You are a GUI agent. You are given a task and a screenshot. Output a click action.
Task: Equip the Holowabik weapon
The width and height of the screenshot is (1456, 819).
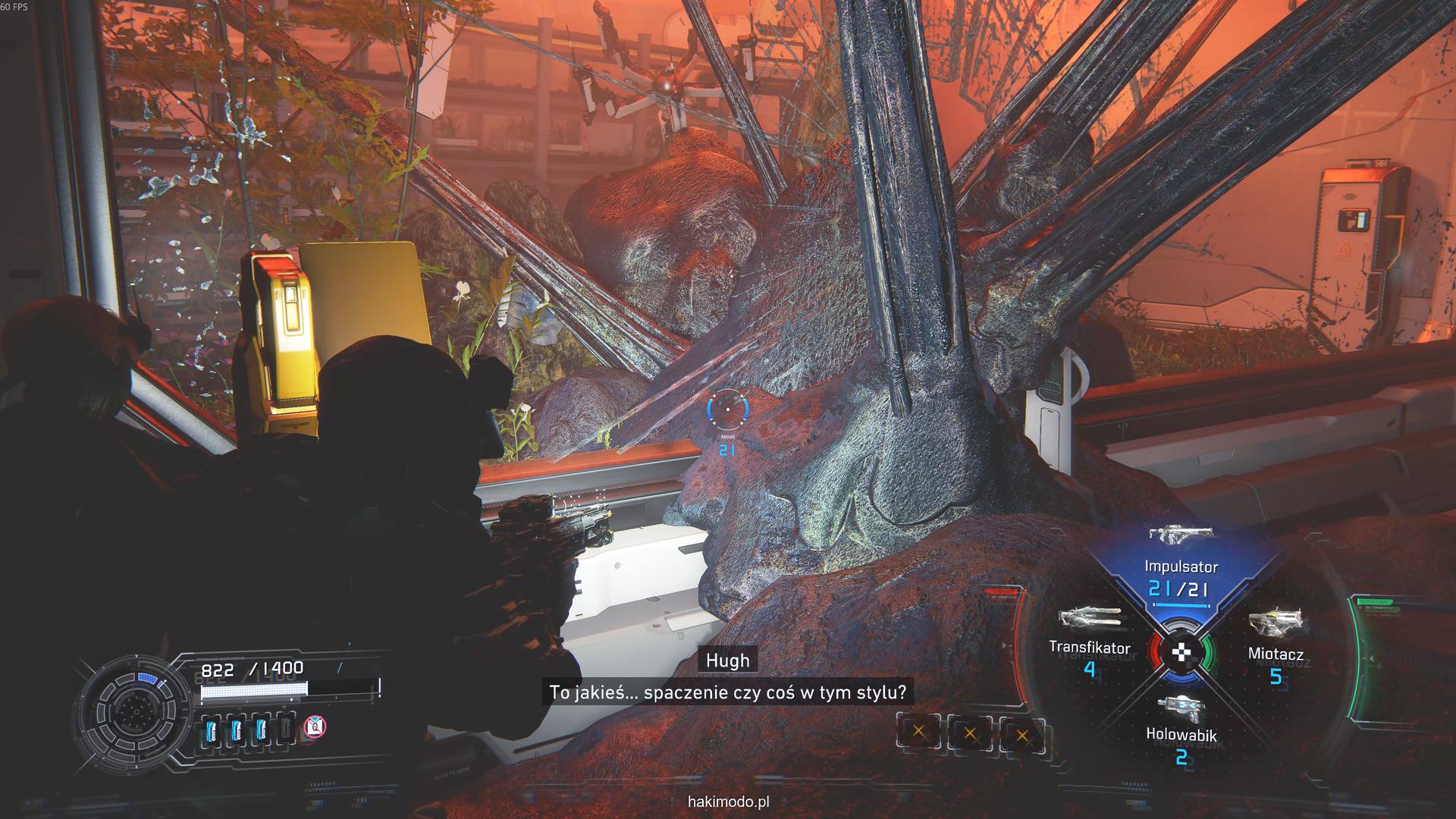tap(1181, 724)
